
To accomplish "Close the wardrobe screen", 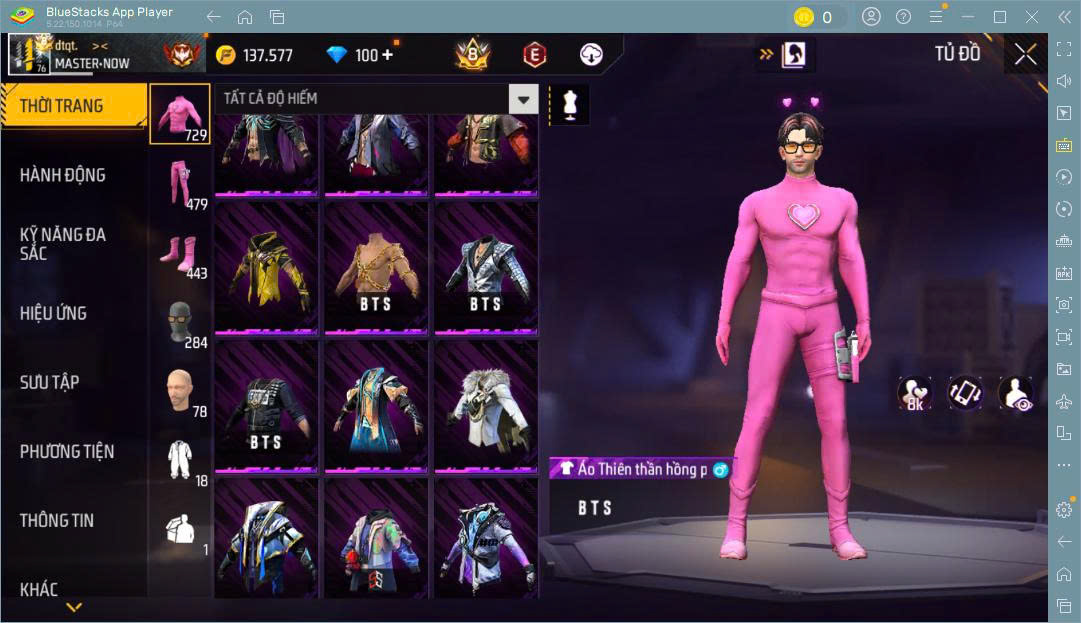I will pos(1025,55).
